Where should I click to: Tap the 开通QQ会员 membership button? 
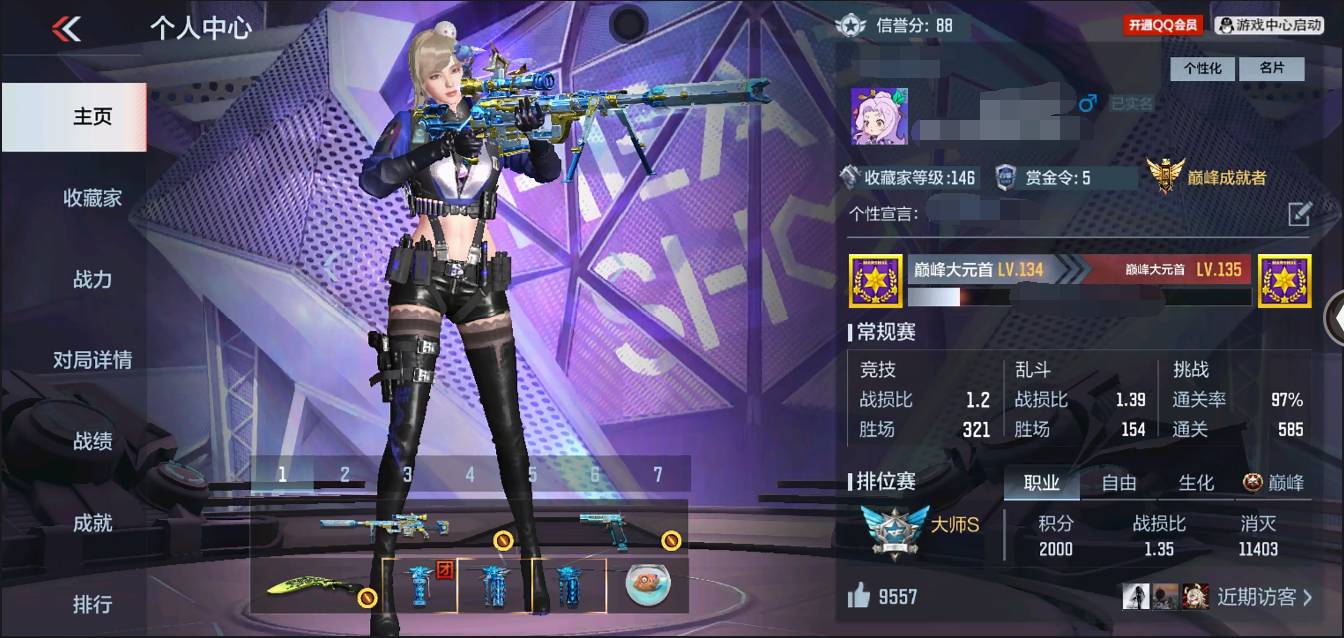click(1163, 25)
